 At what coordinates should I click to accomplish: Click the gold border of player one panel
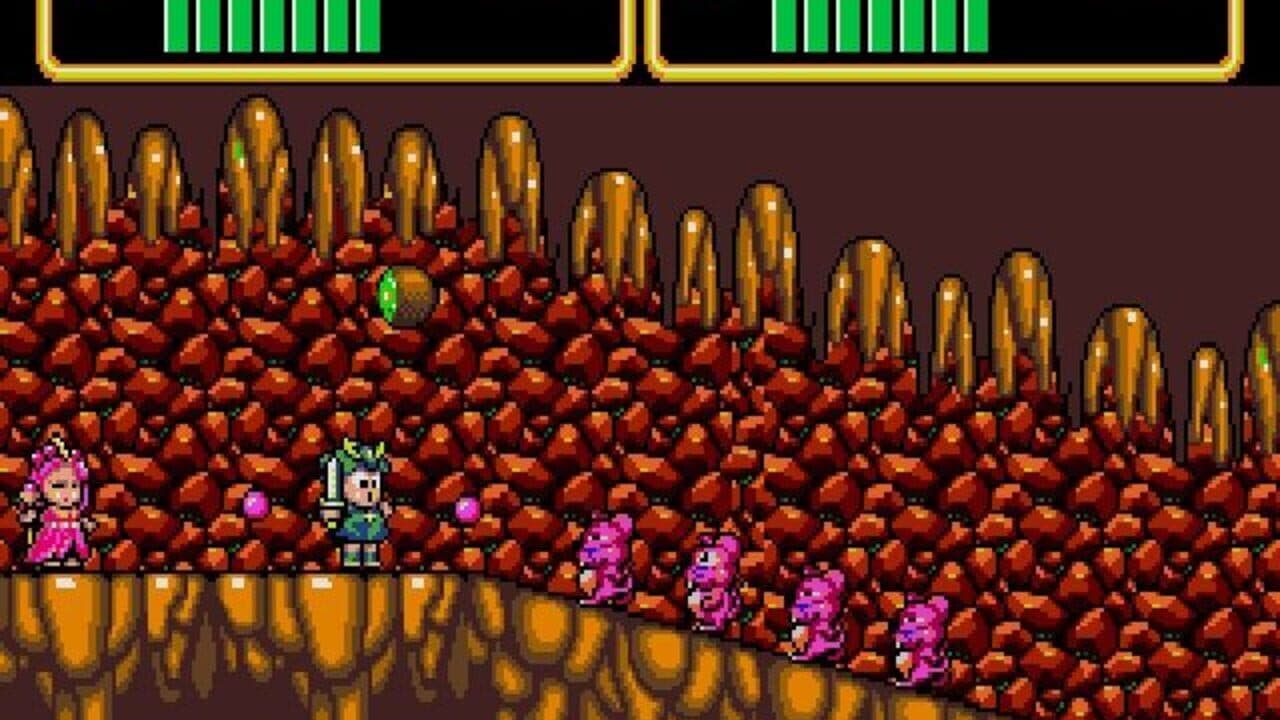coord(300,72)
